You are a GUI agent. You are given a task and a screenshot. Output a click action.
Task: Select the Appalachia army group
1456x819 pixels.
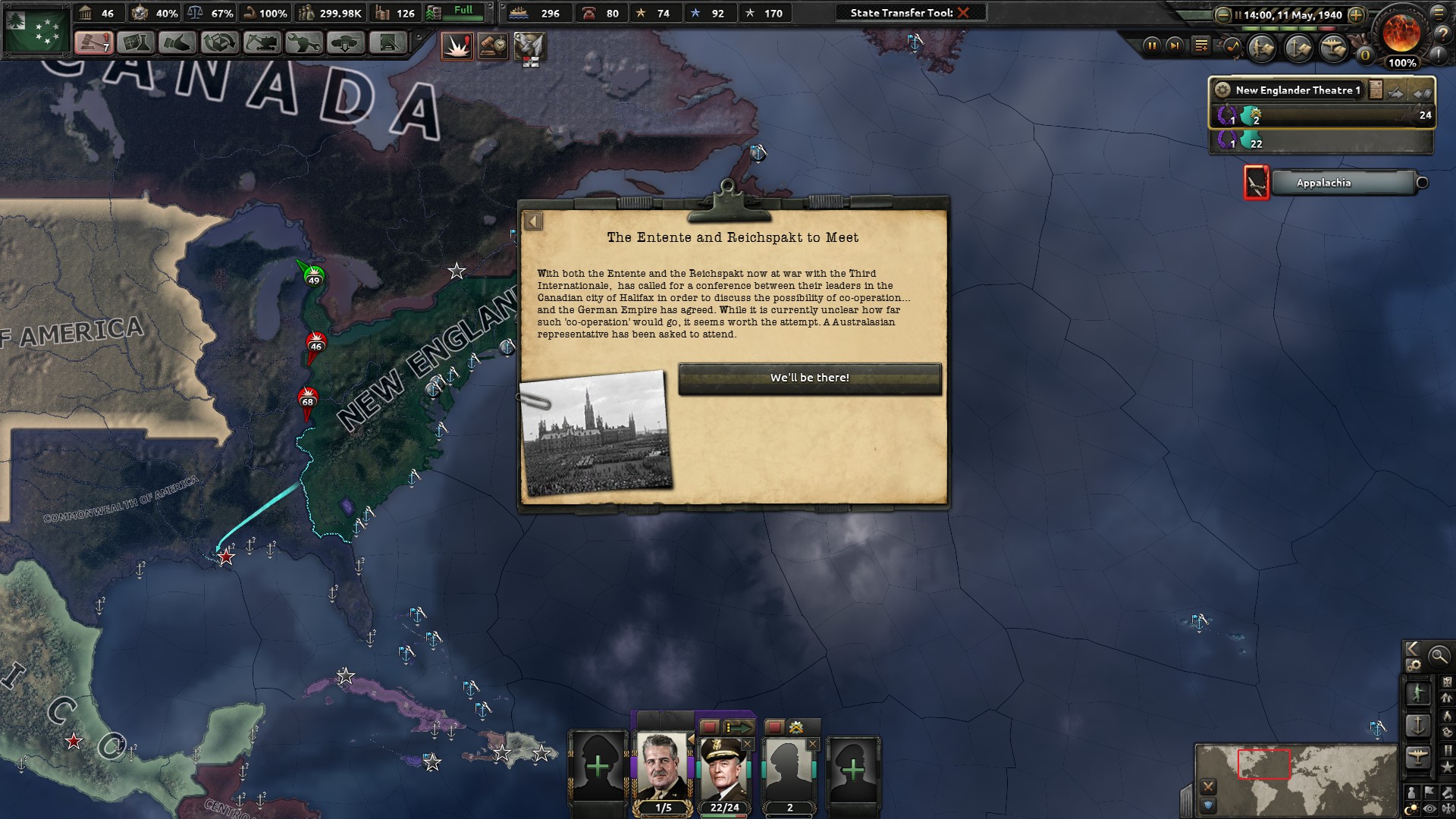1345,183
